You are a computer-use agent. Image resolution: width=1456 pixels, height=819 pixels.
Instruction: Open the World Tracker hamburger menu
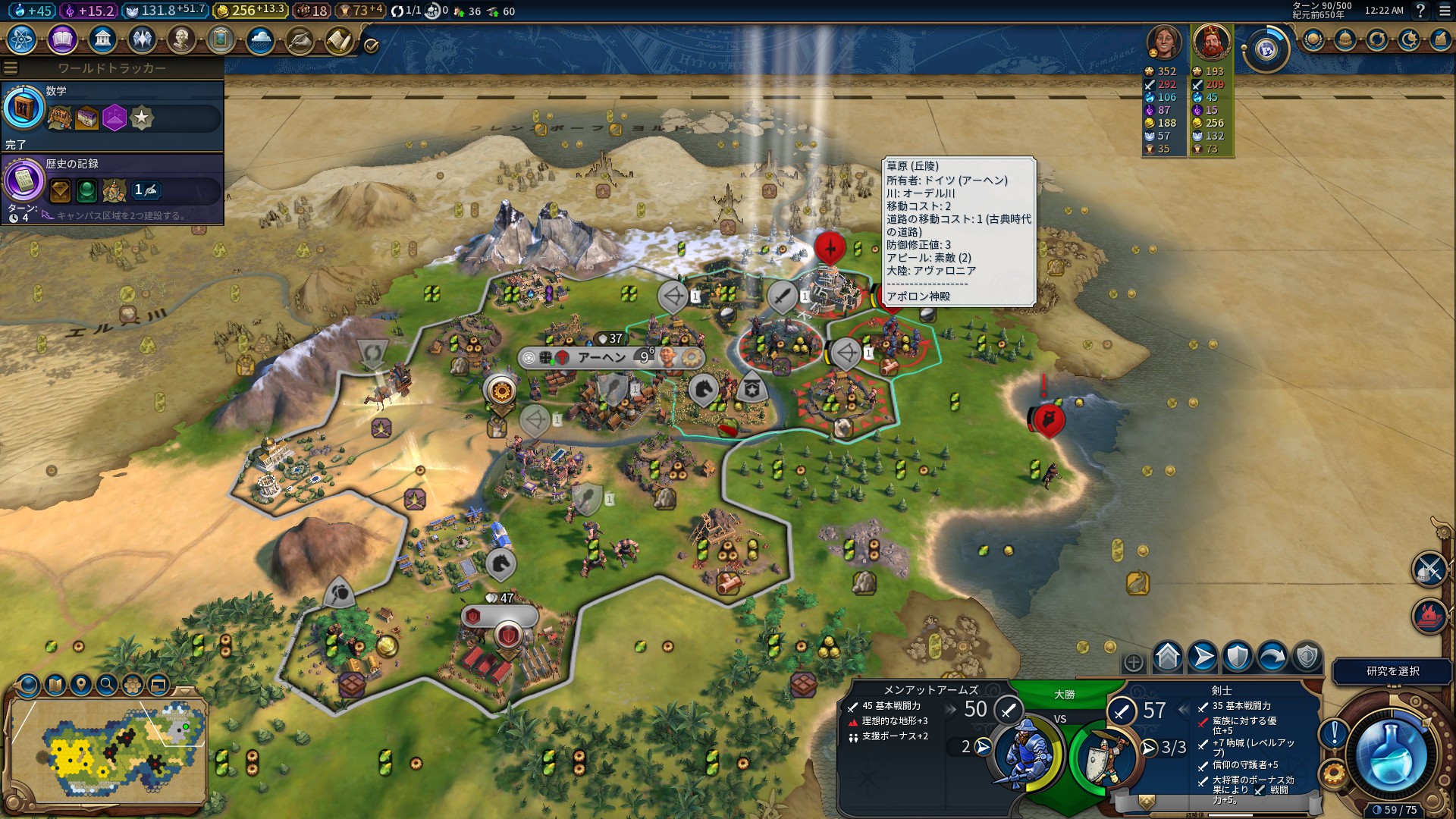11,68
